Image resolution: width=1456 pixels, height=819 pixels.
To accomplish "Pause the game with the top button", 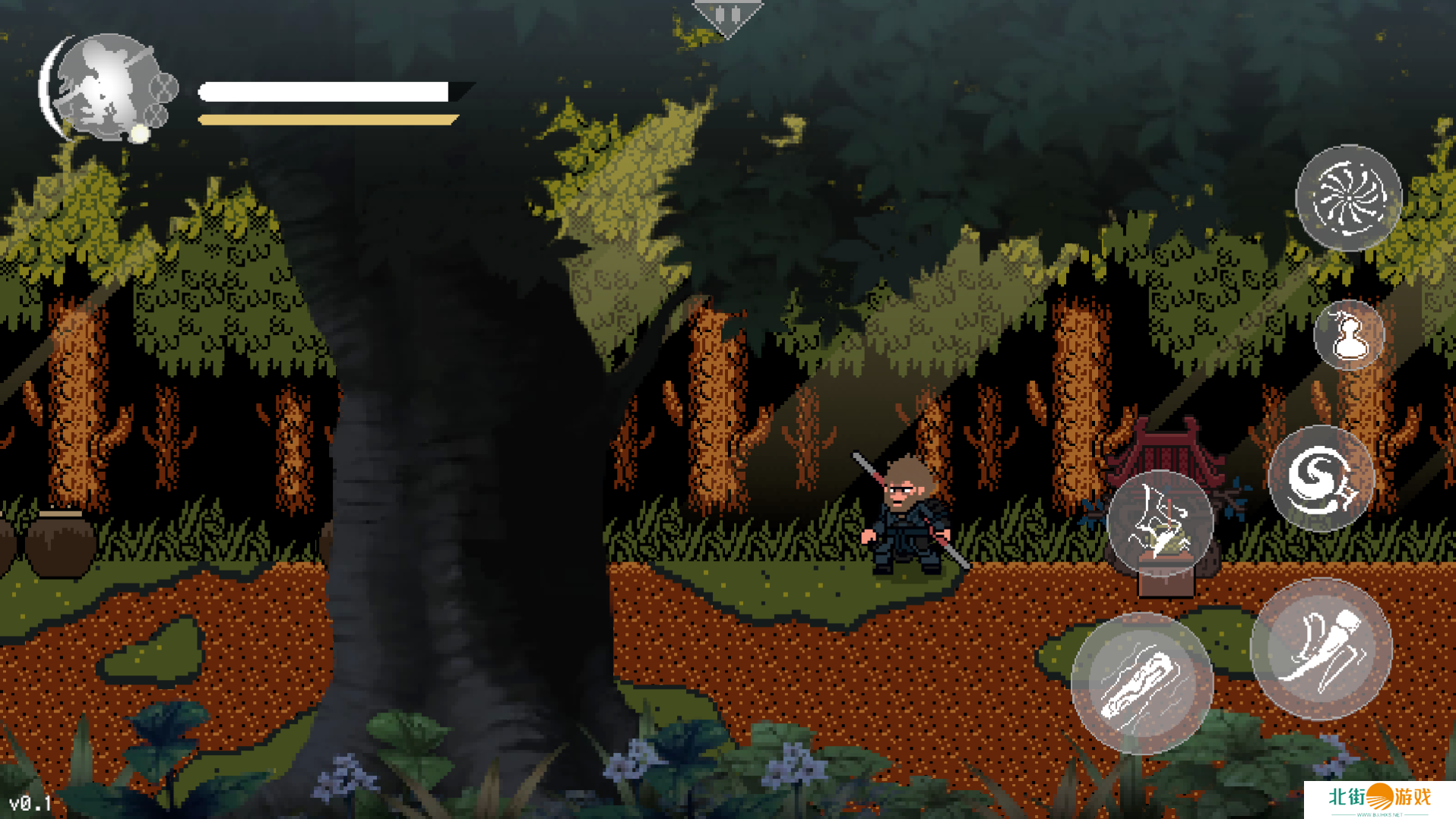I will click(727, 16).
